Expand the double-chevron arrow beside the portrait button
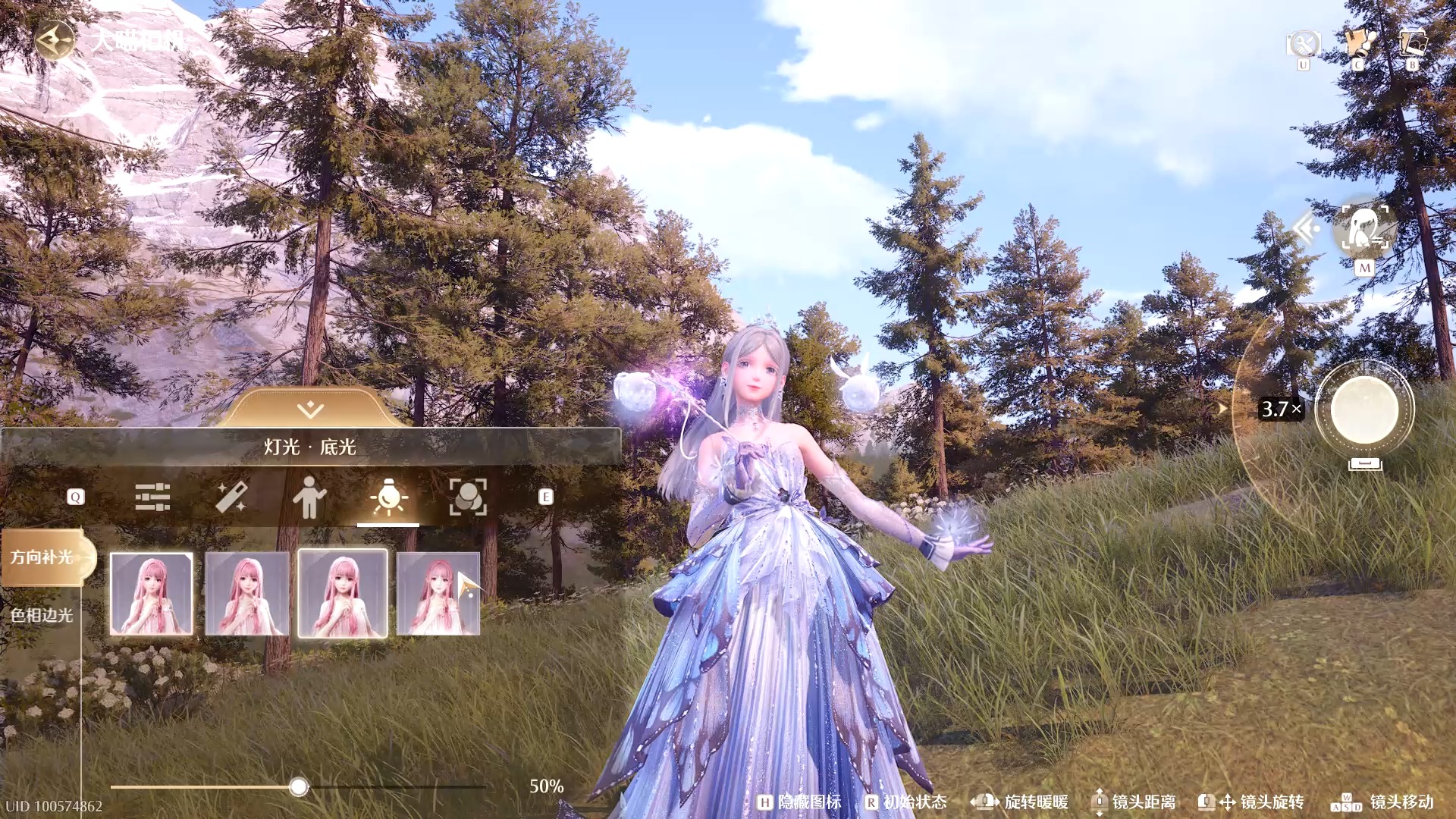 1306,228
